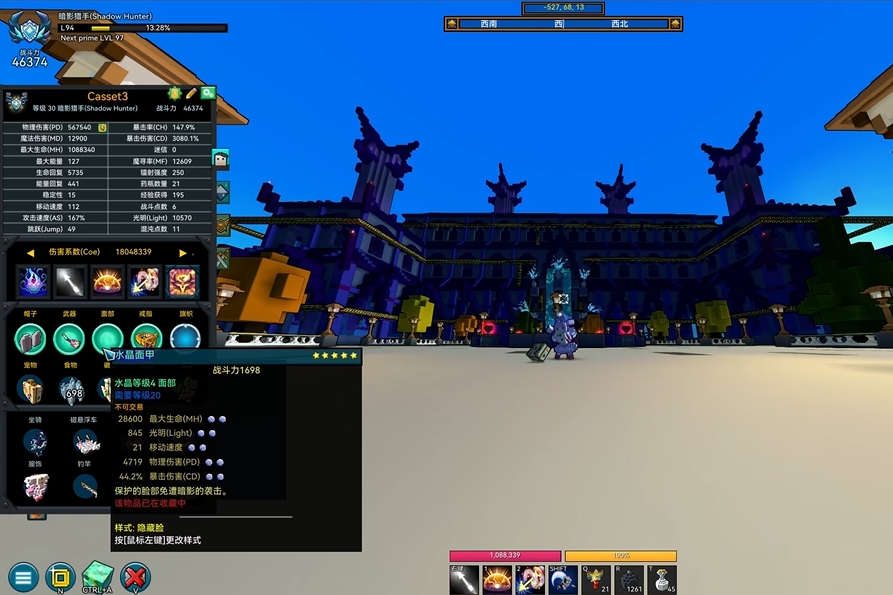The height and width of the screenshot is (595, 893).
Task: Select the weapon equipment slot
Action: tap(69, 338)
